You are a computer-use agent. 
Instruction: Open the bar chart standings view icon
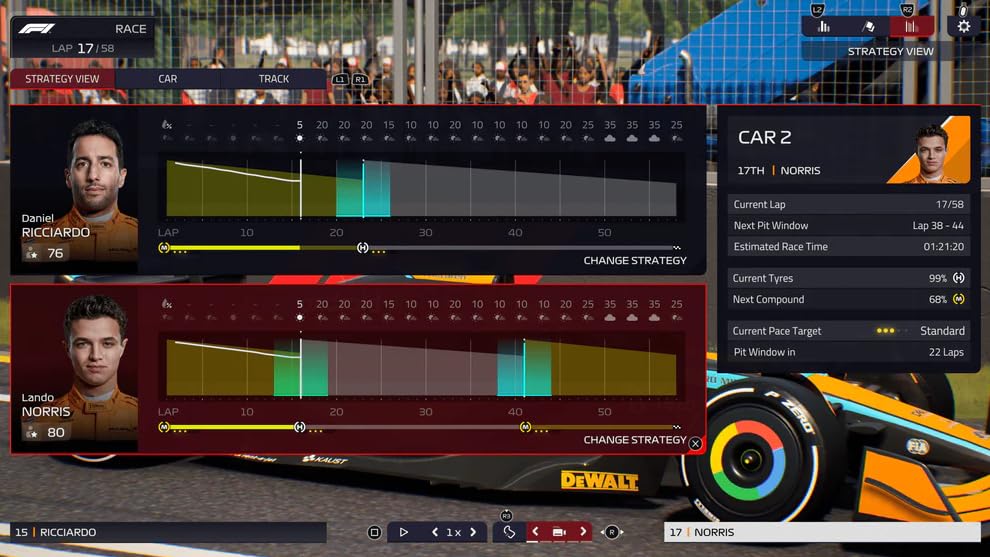pos(824,27)
